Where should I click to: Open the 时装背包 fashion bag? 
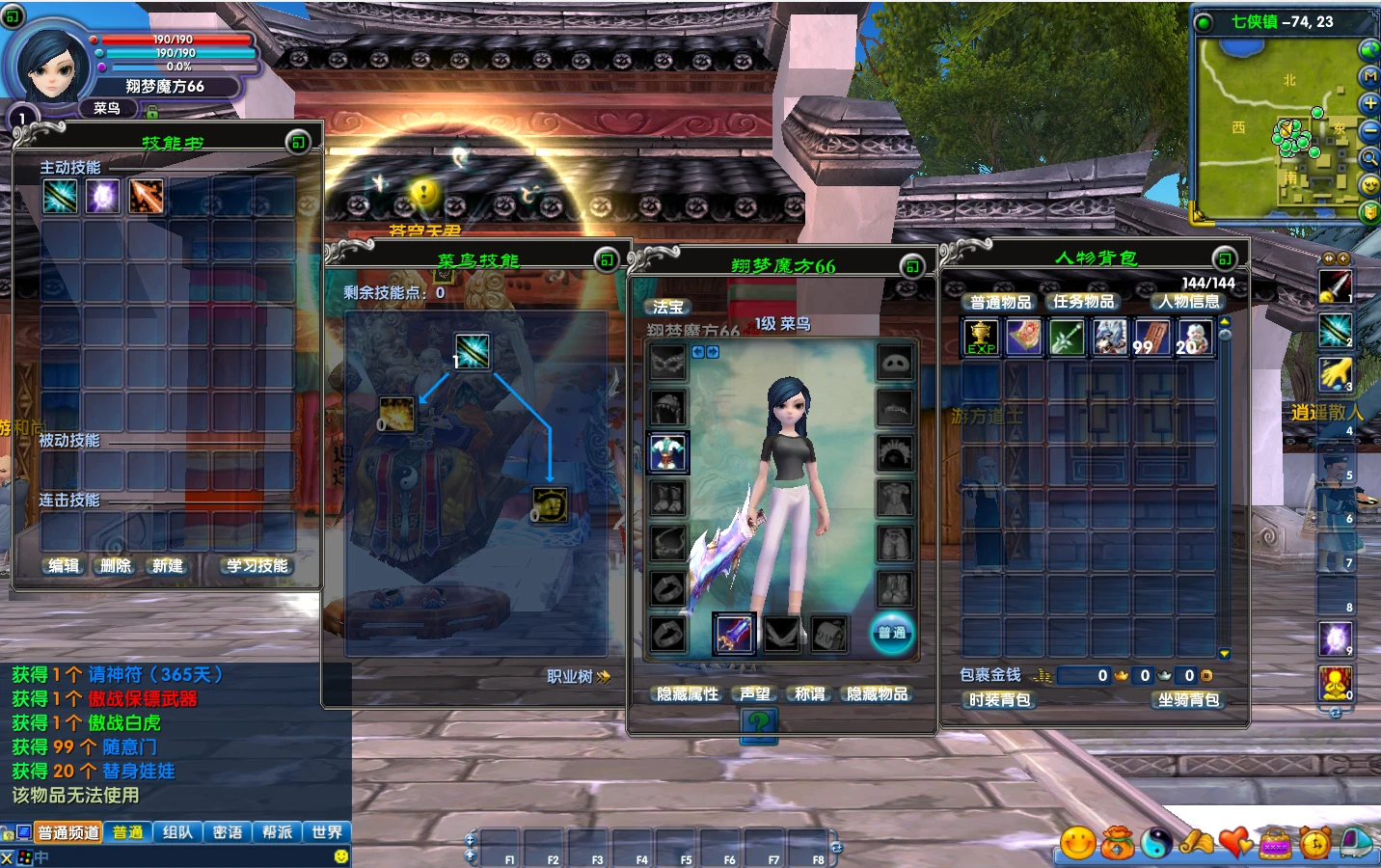pyautogui.click(x=1000, y=700)
